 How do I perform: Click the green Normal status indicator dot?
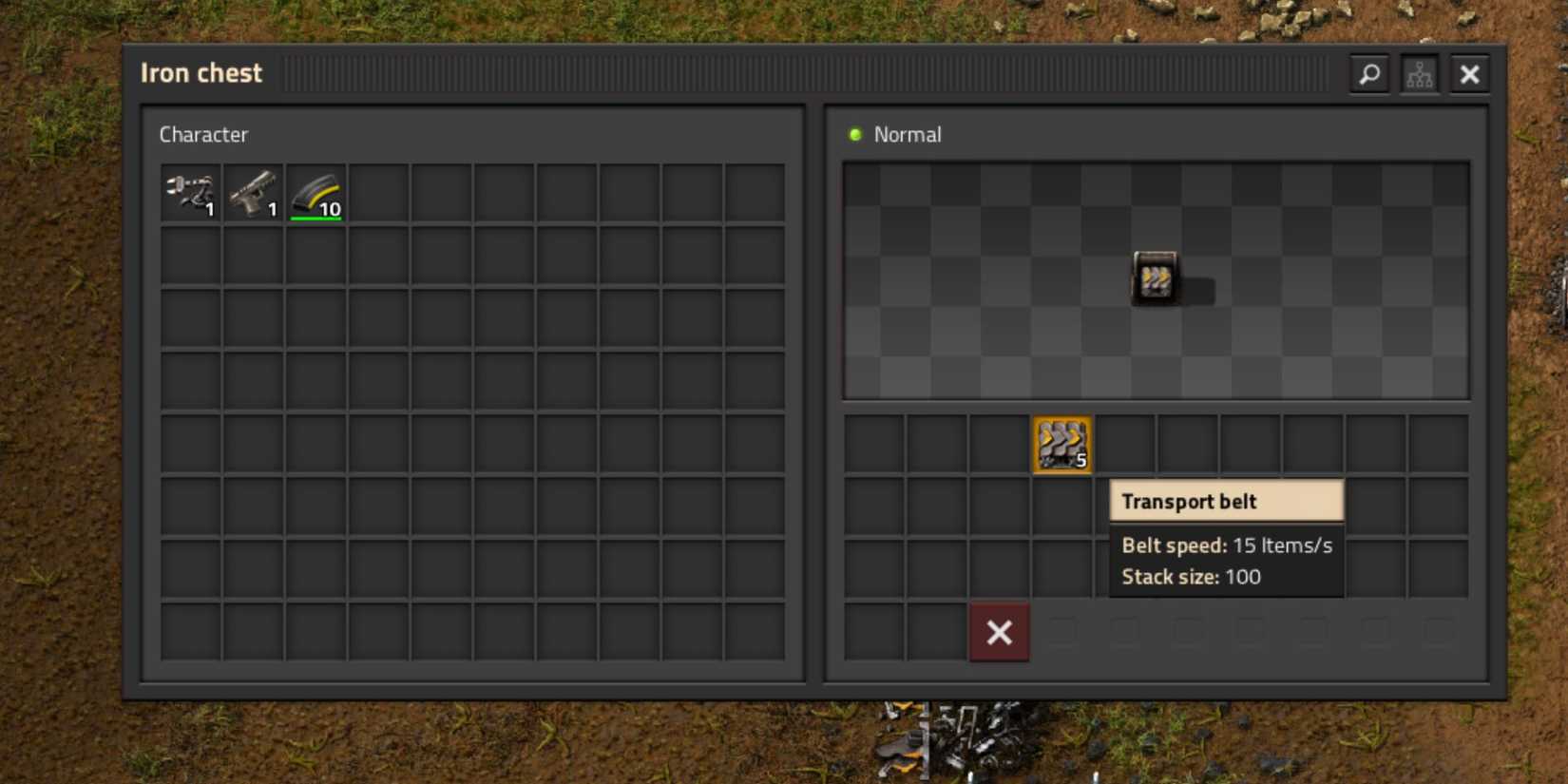pyautogui.click(x=856, y=134)
